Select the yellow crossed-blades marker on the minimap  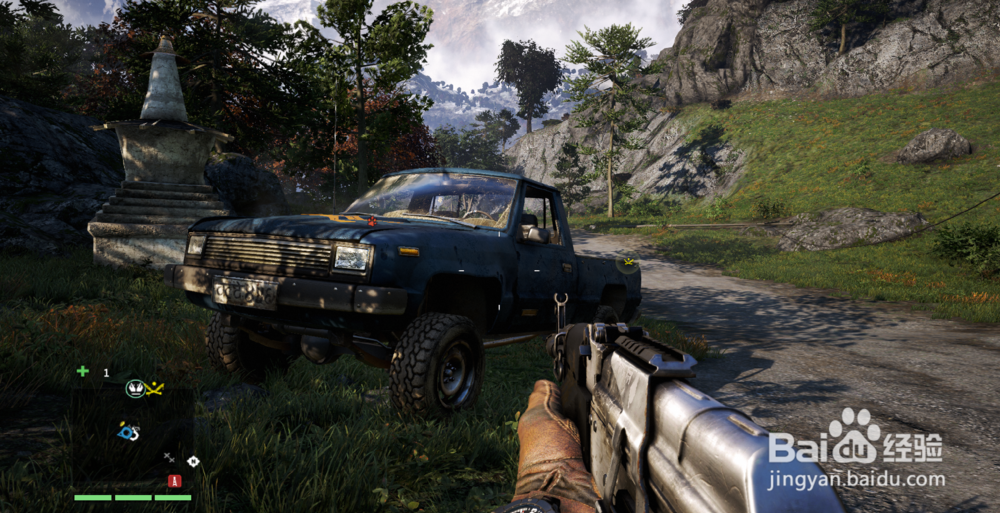click(x=155, y=388)
